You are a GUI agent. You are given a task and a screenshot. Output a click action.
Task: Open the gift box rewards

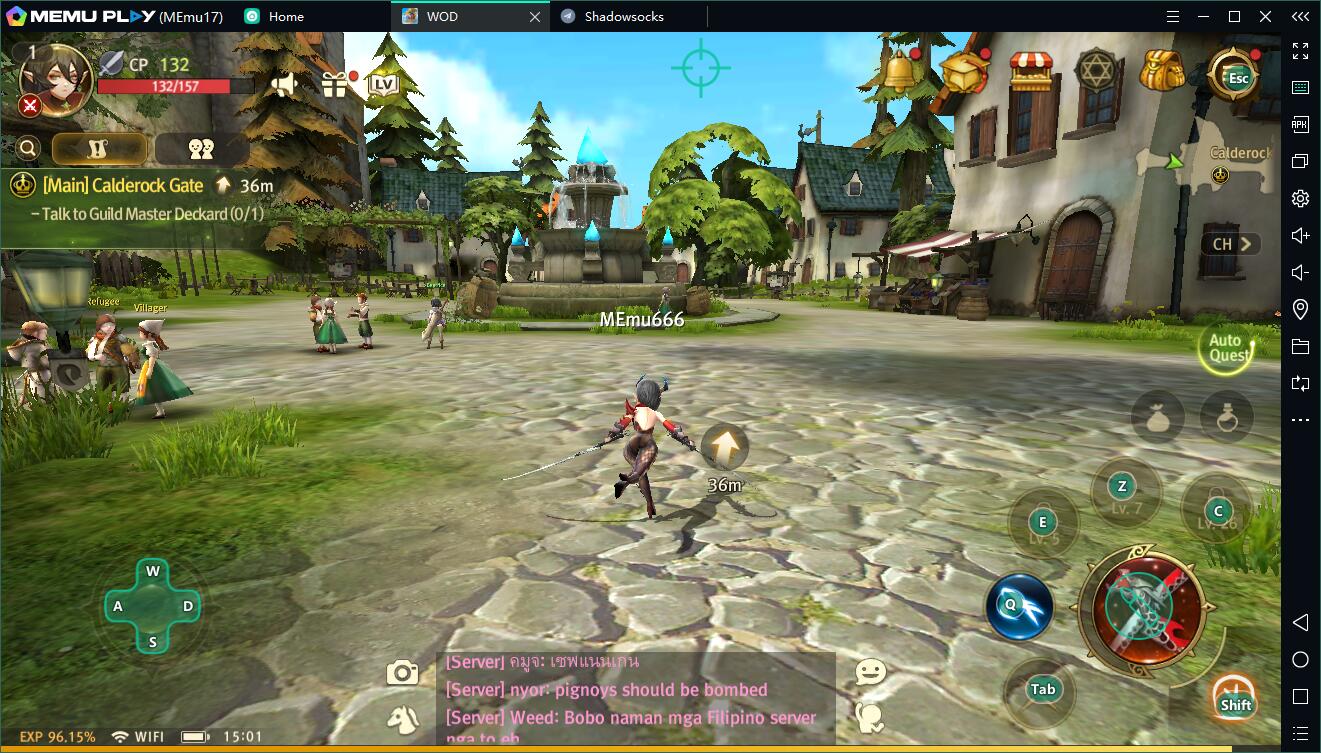[335, 84]
